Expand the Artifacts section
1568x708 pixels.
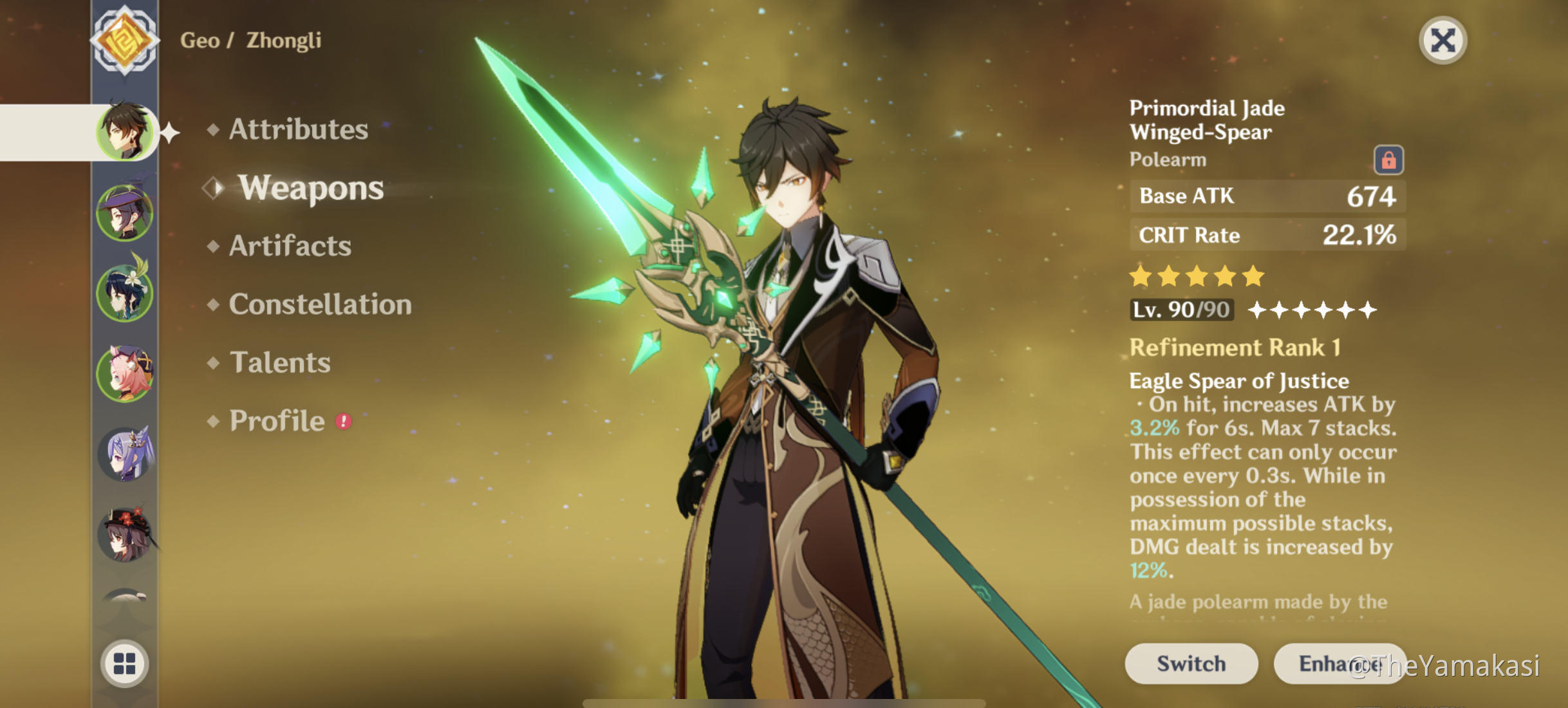[290, 247]
